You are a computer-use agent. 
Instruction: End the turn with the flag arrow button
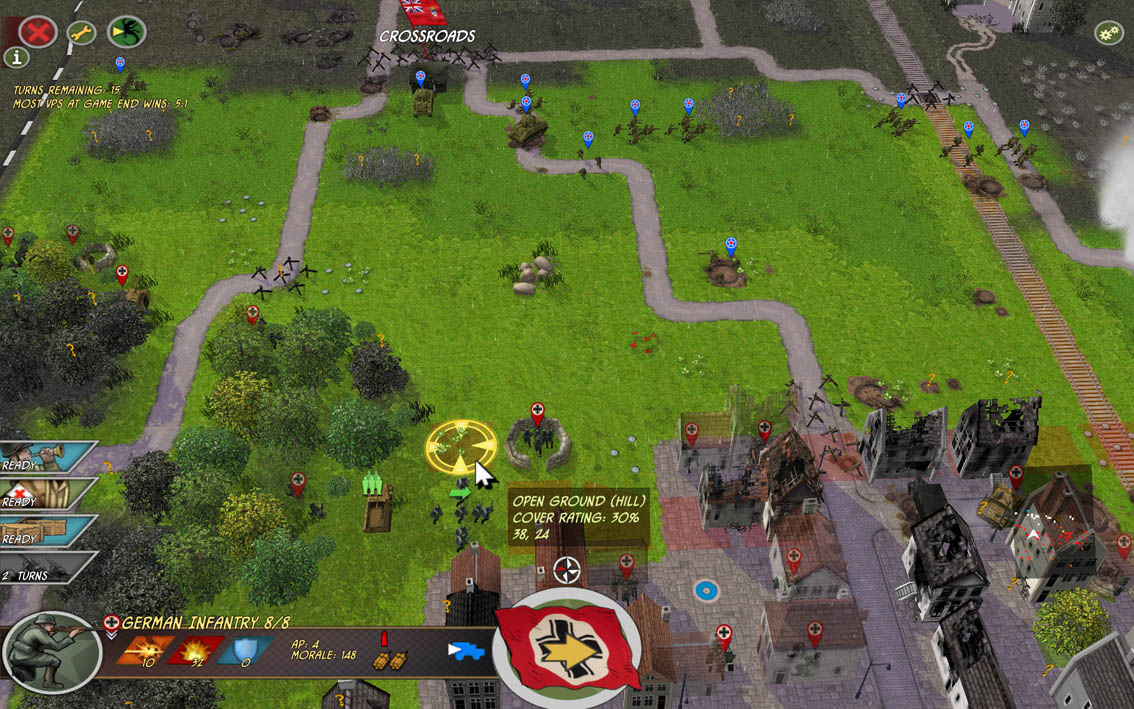pyautogui.click(x=566, y=647)
